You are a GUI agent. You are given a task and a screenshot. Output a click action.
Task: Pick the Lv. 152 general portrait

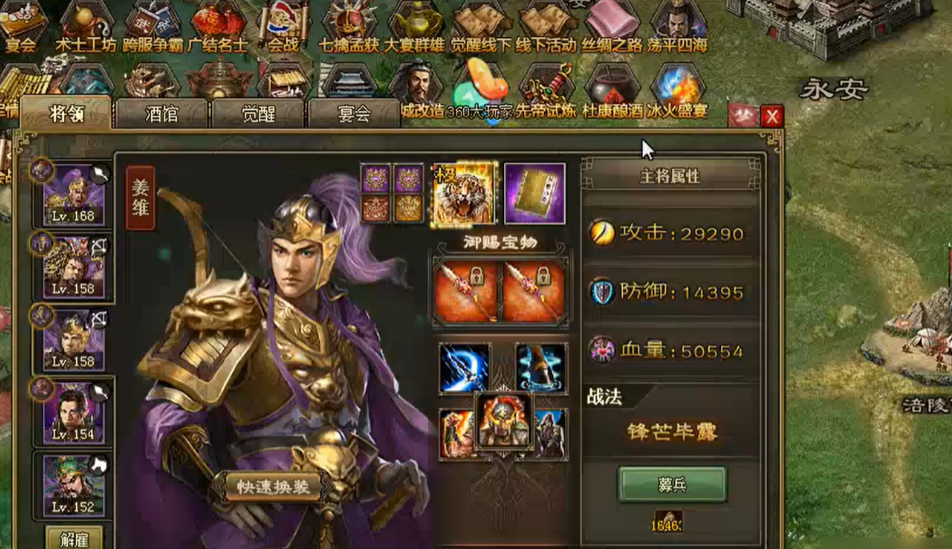point(74,485)
